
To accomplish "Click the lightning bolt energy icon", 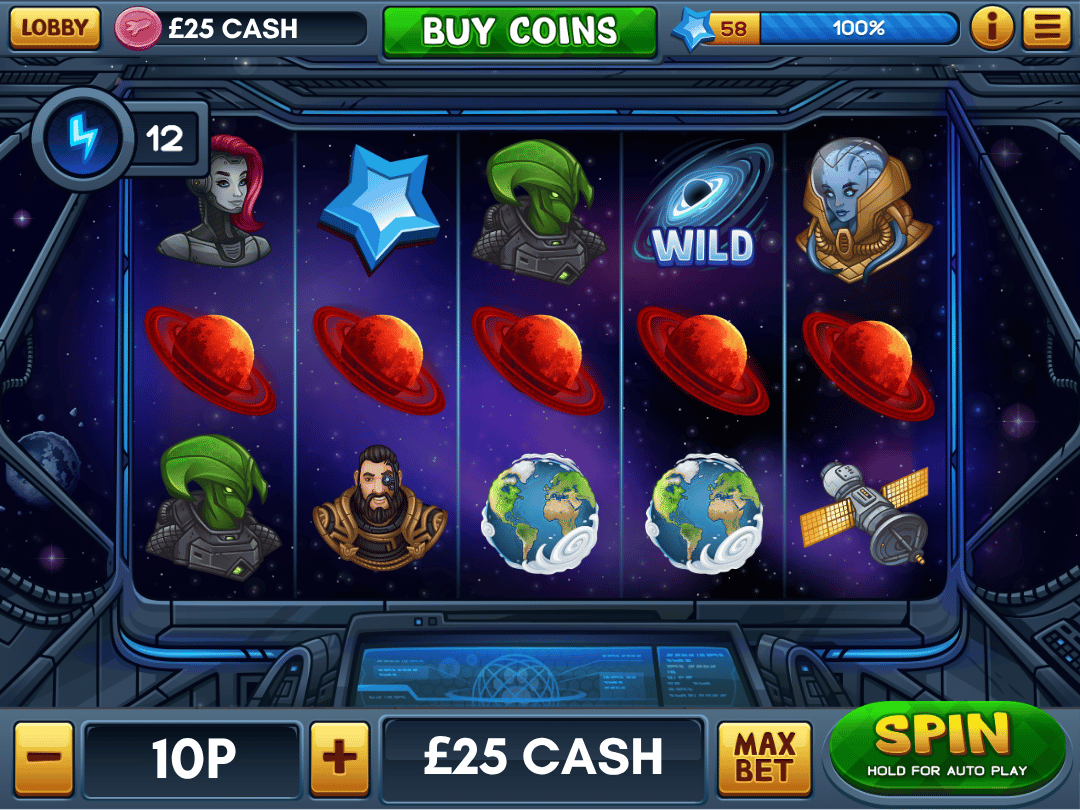I will [x=83, y=139].
